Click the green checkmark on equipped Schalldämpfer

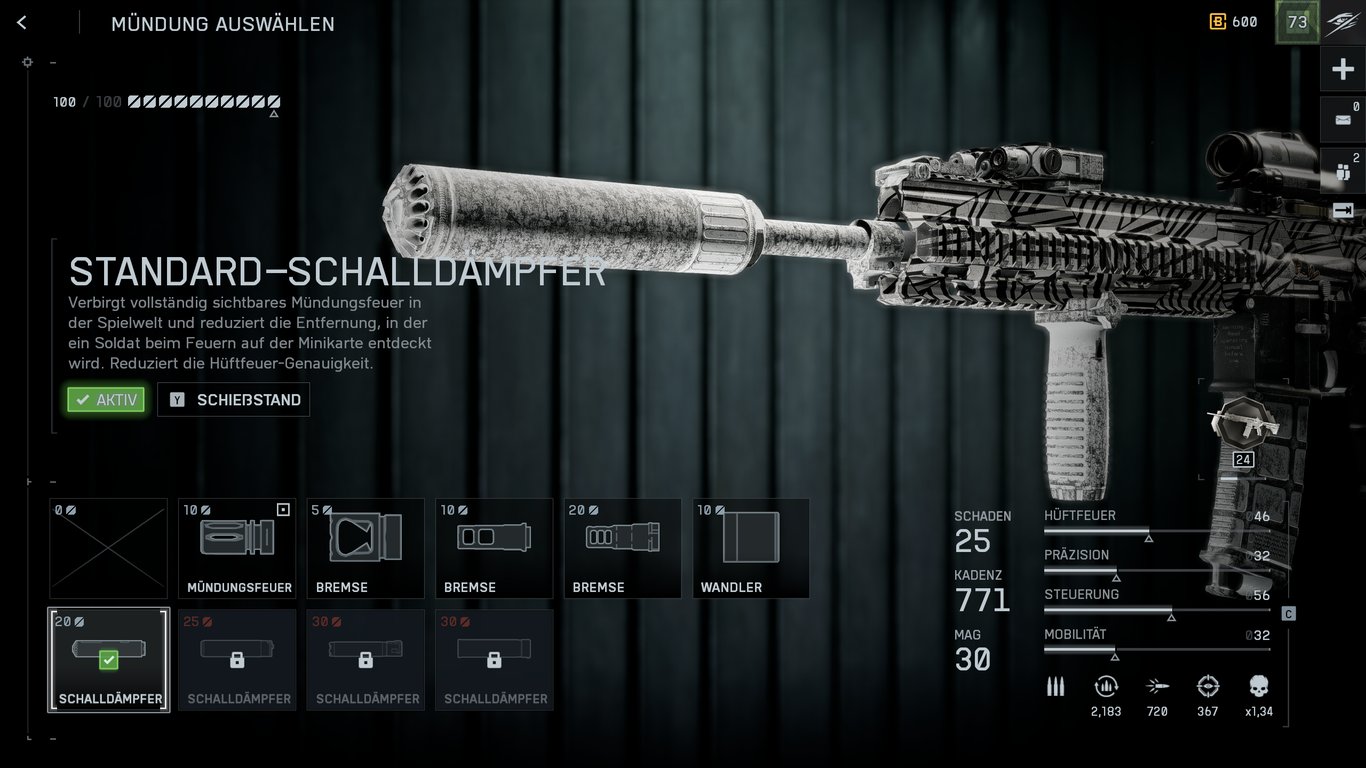click(x=108, y=660)
